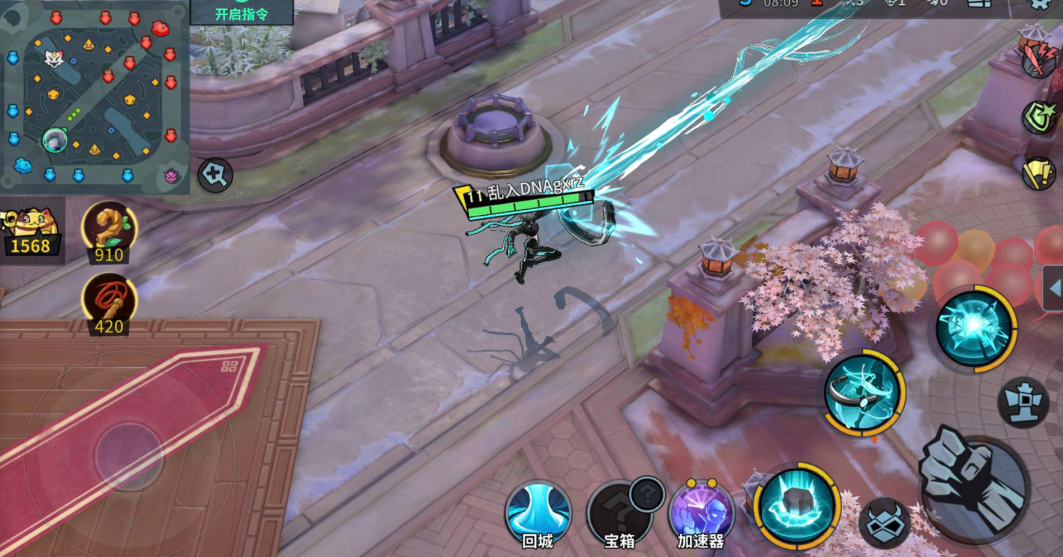Open the shop via the lucky cat gold icon
The image size is (1063, 557).
[x=30, y=231]
